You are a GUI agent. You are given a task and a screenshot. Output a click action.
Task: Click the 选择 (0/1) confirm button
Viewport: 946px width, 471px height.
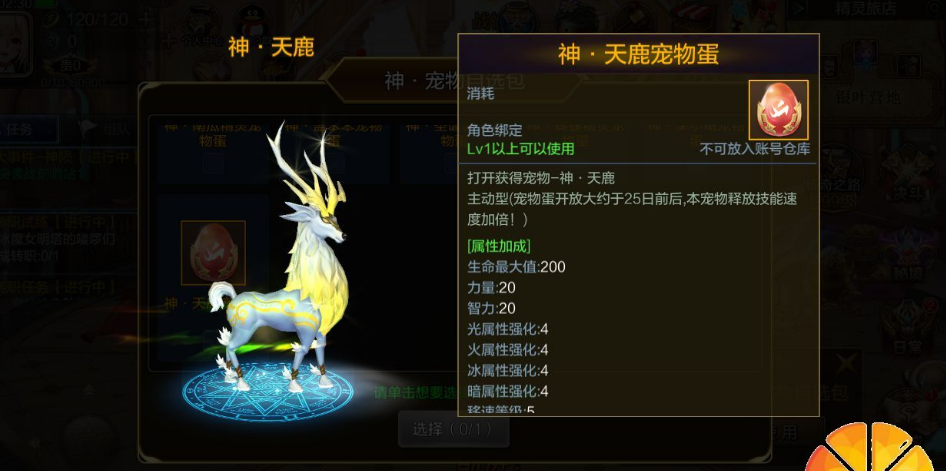(454, 430)
